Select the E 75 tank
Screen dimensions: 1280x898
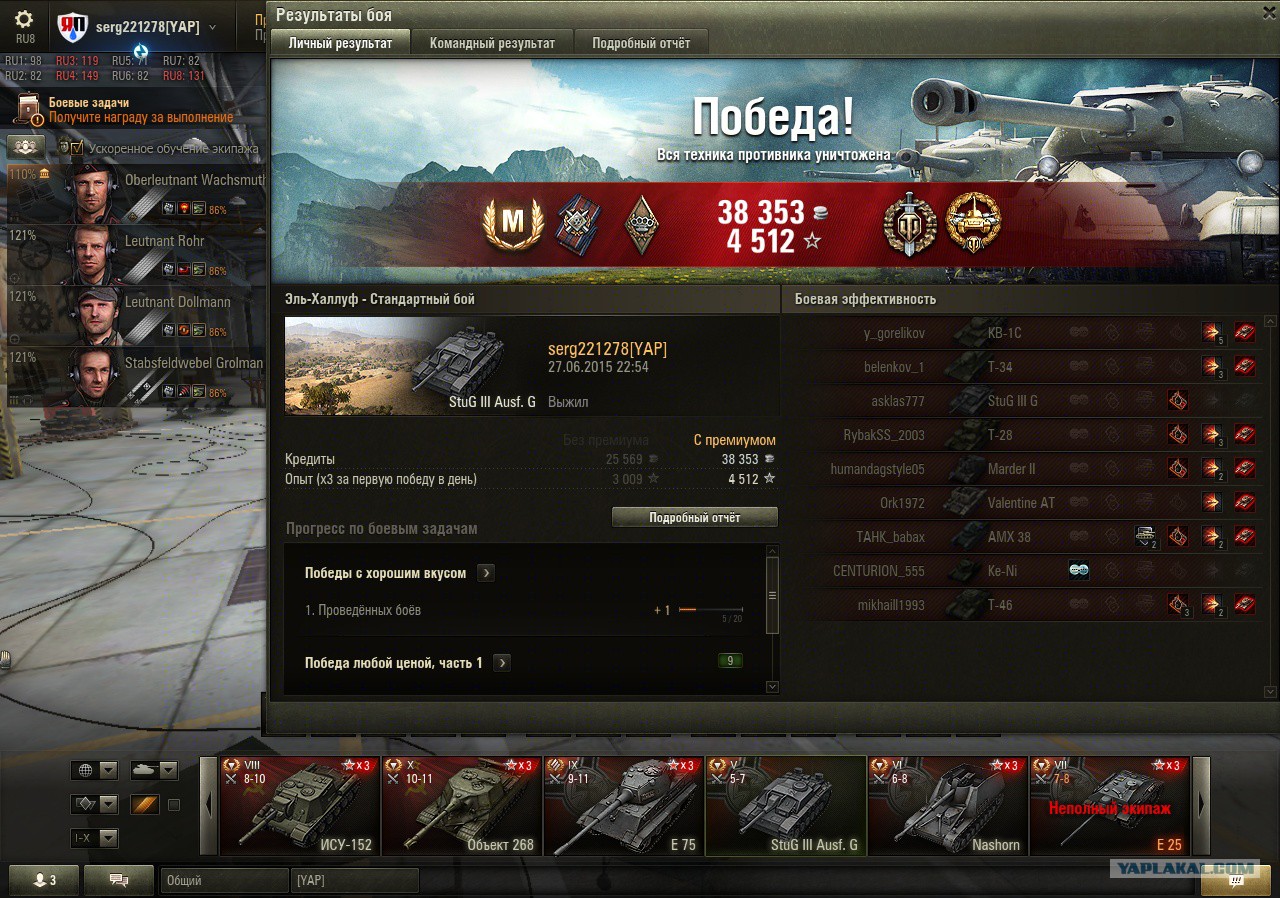[623, 806]
